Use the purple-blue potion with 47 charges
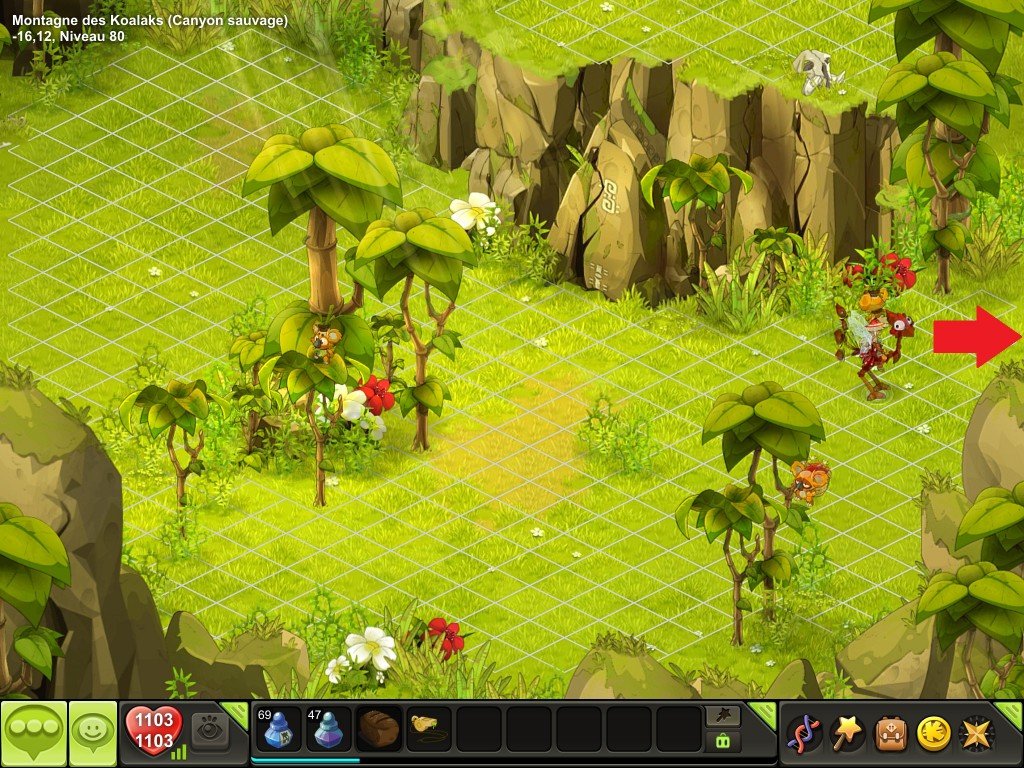The height and width of the screenshot is (768, 1024). (329, 730)
